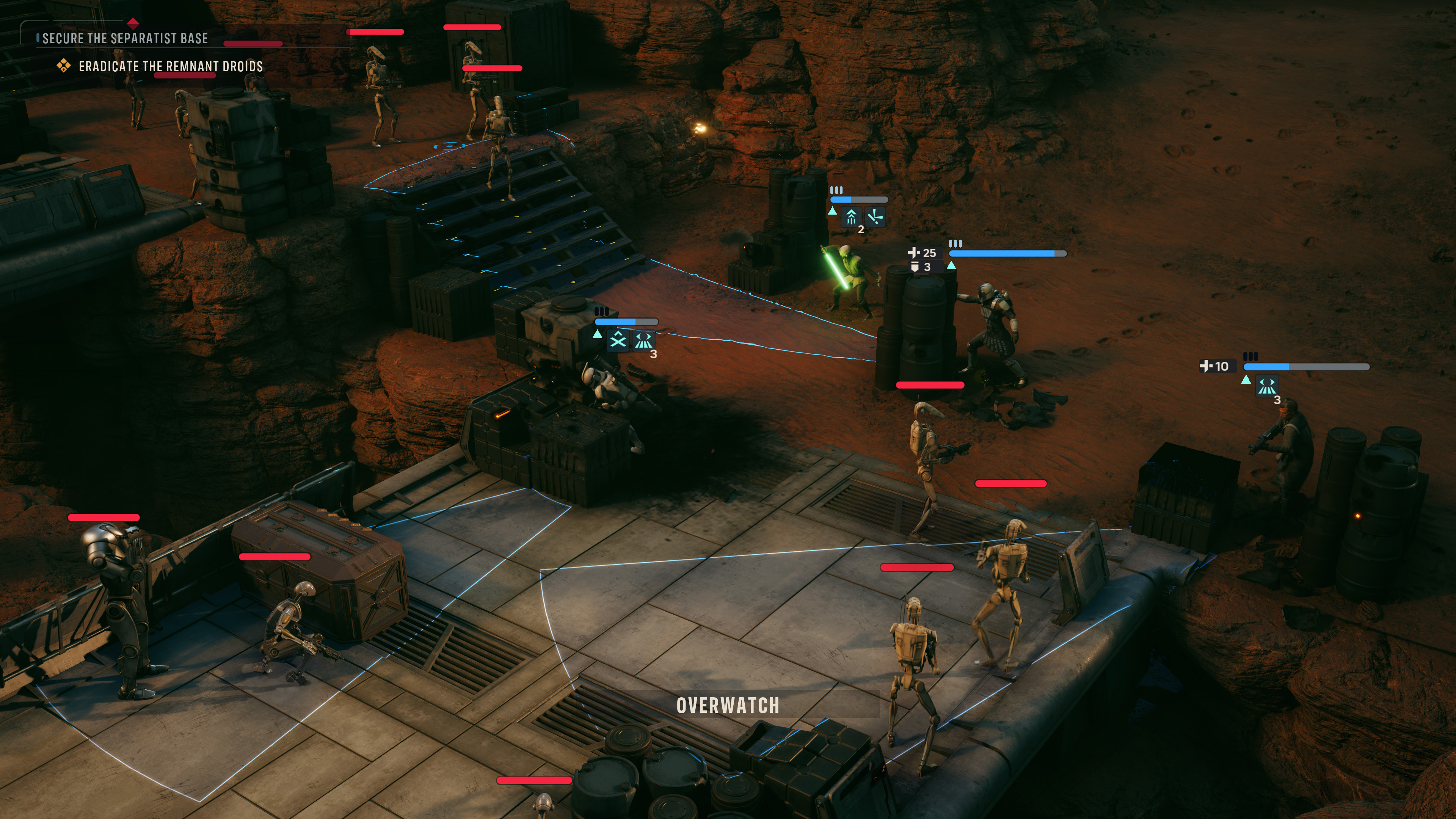Click the crossed-swords melee status icon

[x=618, y=341]
